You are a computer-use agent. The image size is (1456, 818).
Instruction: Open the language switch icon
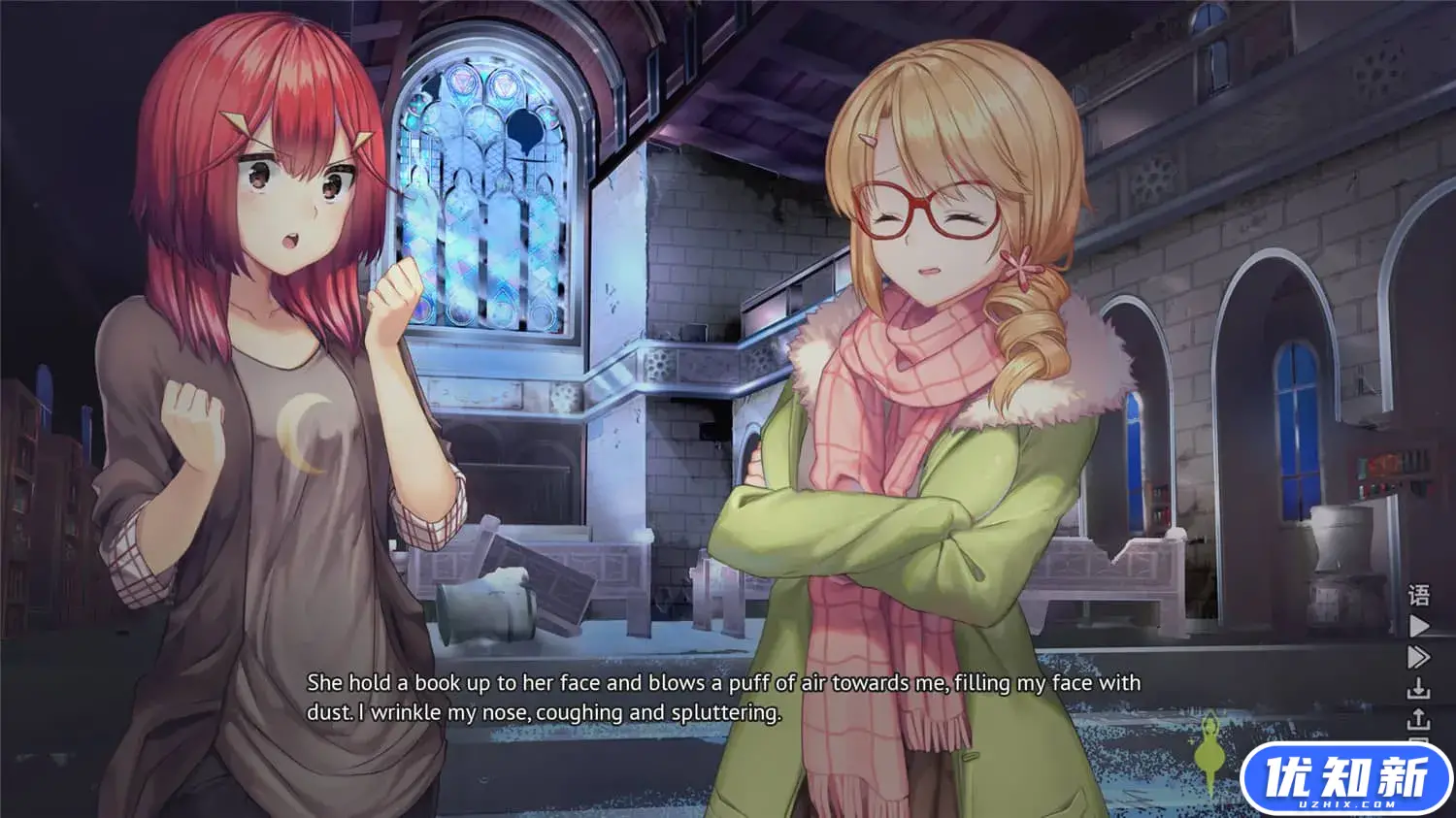tap(1418, 595)
